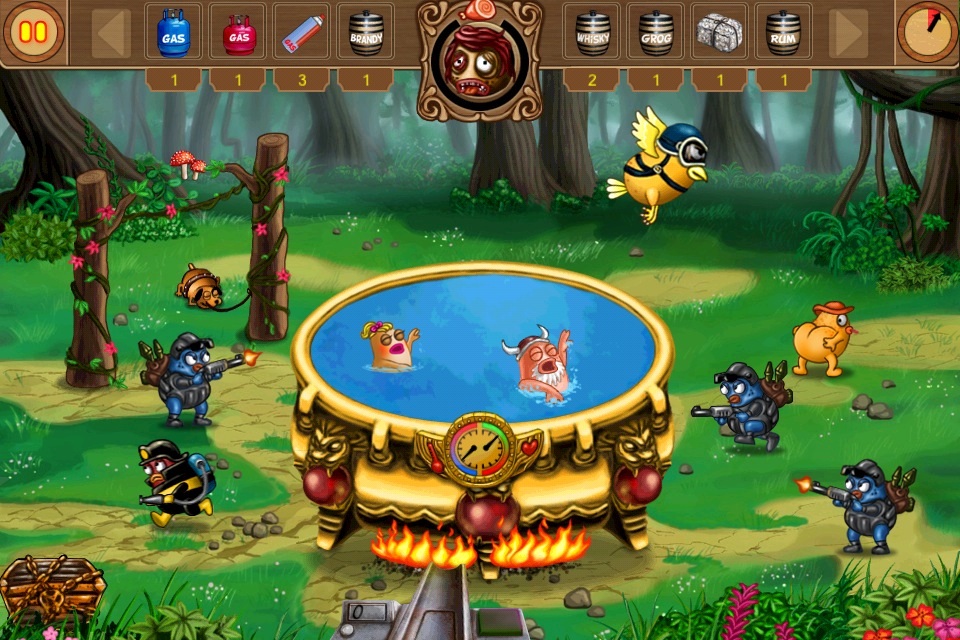
Task: Pick the RUM barrel item
Action: 783,34
